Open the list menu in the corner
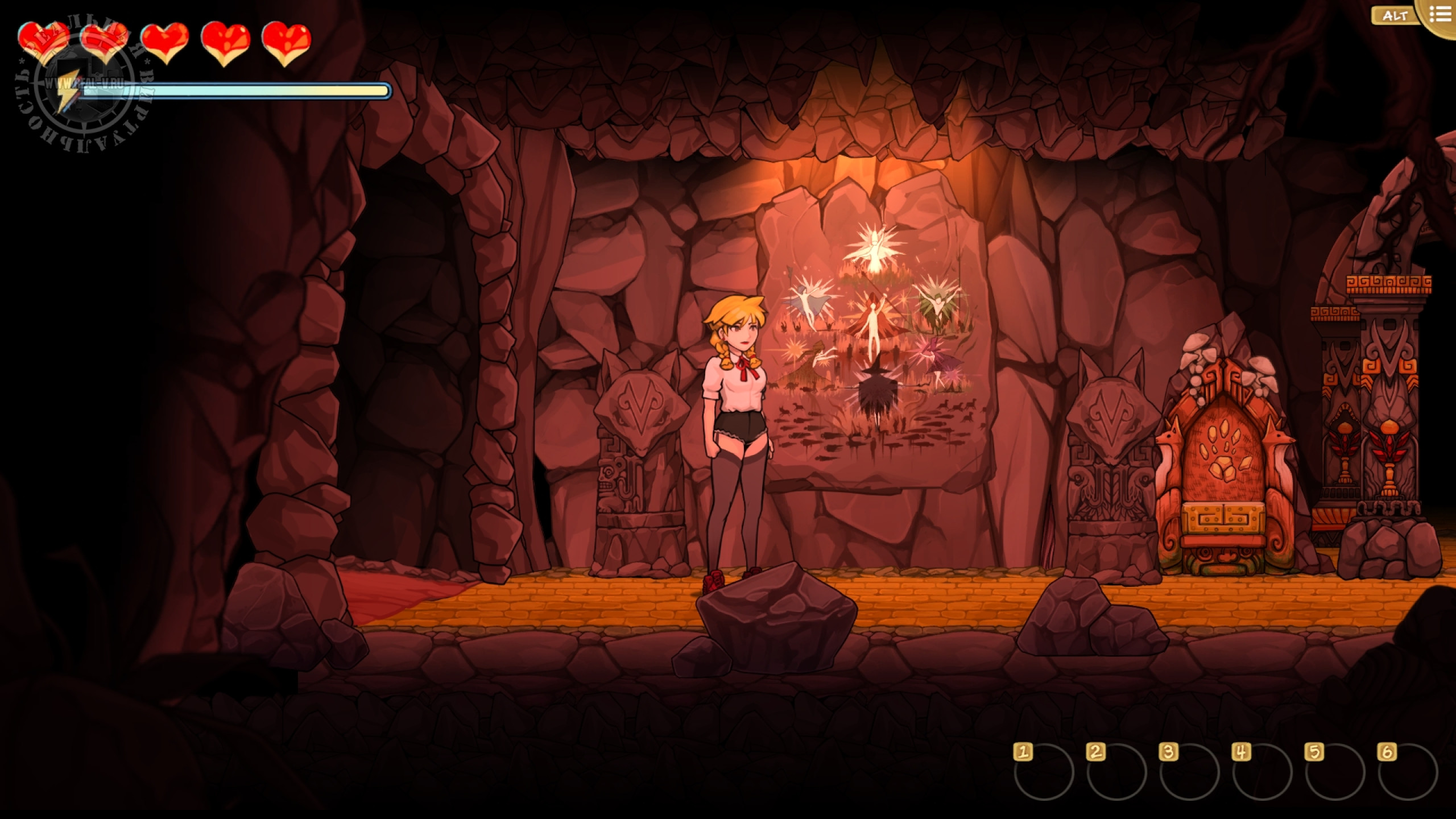Image resolution: width=1456 pixels, height=819 pixels. 1440,15
